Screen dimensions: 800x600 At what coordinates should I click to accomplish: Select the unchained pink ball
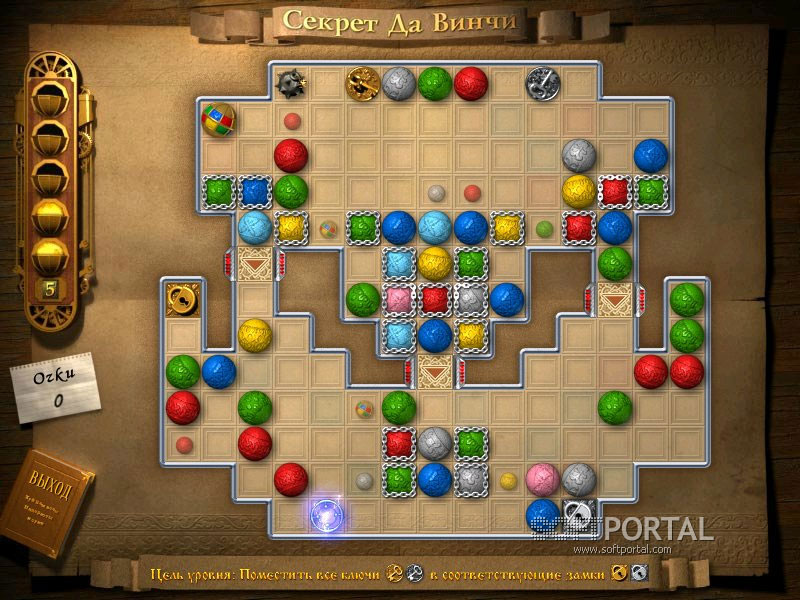[542, 479]
